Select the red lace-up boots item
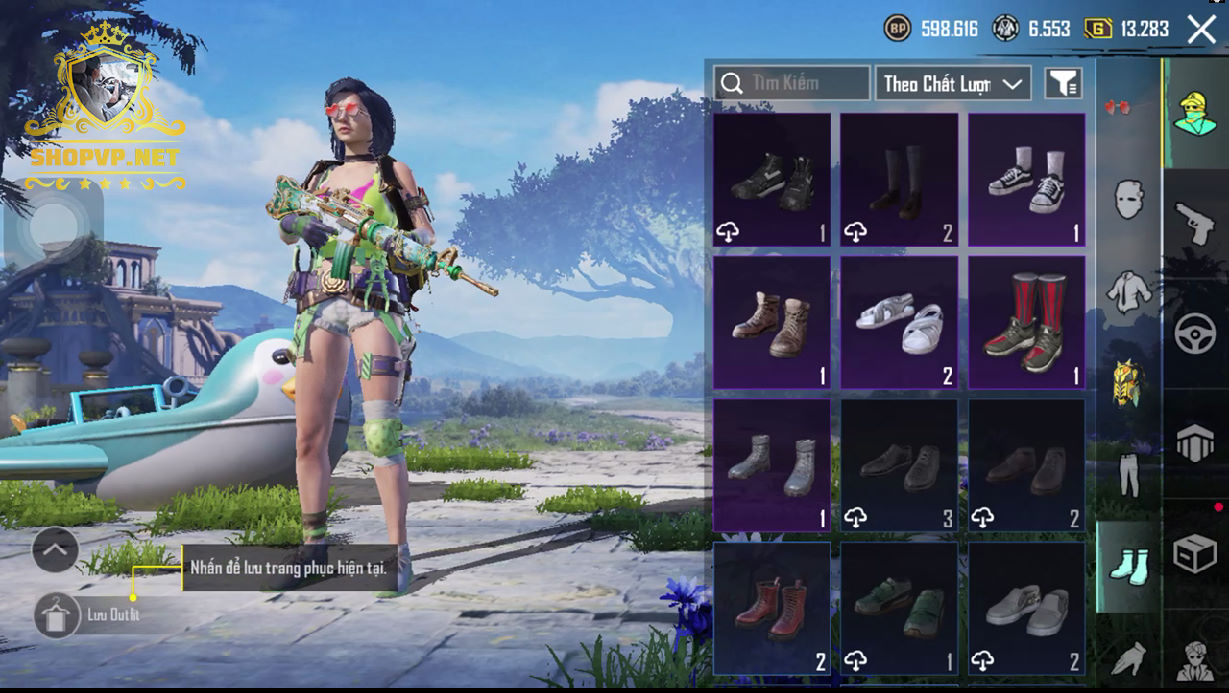Screen dimensions: 1229x693 click(x=772, y=608)
